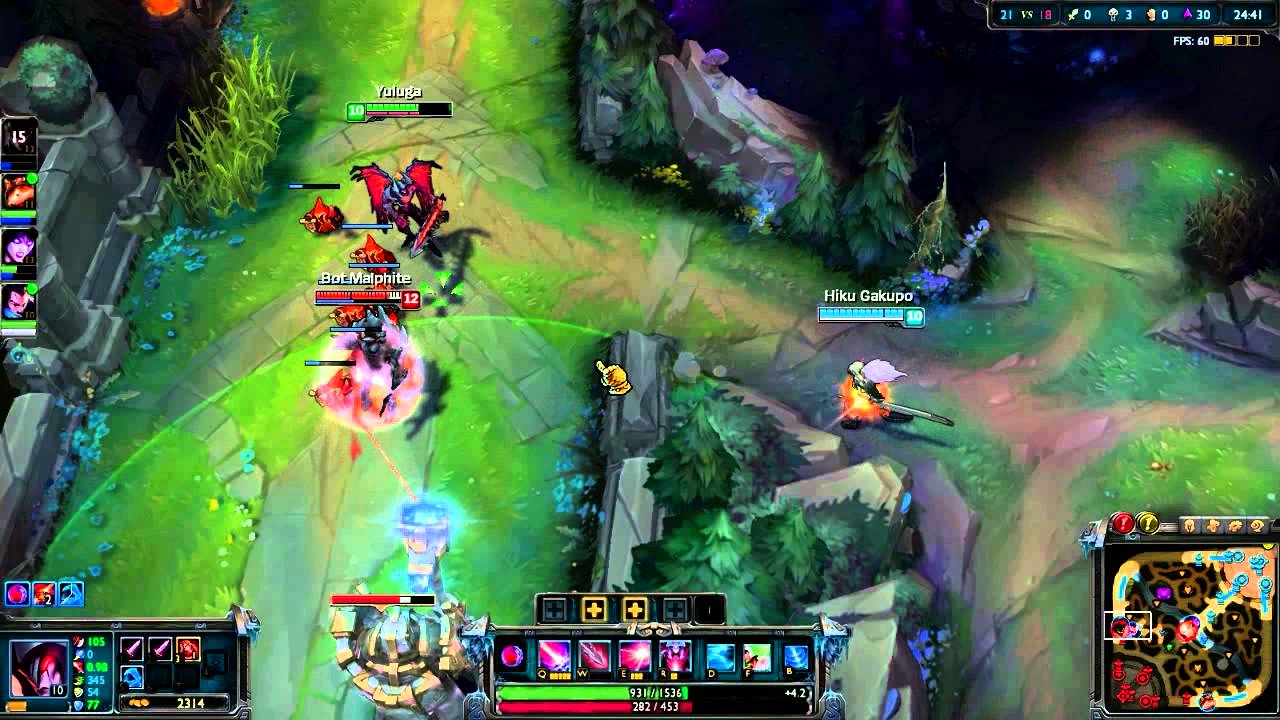Viewport: 1280px width, 720px height.
Task: Level up the W ability
Action: [x=594, y=609]
